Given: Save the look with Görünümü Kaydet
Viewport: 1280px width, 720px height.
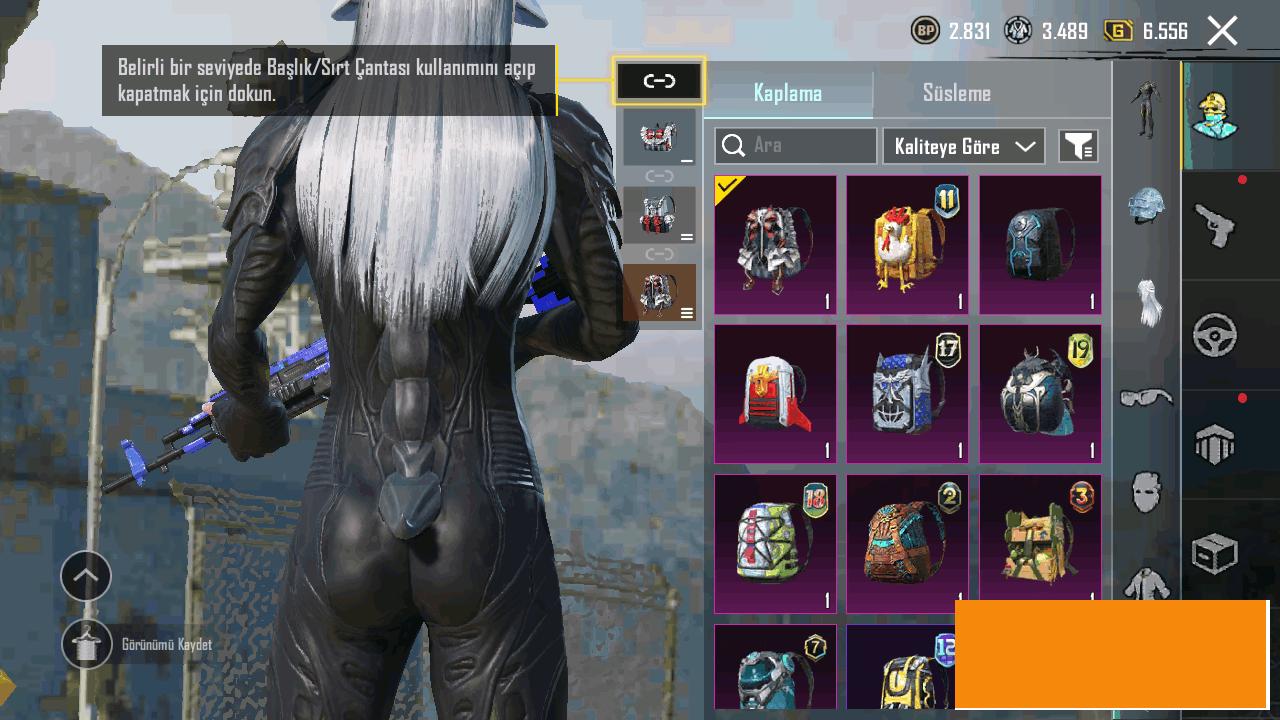Looking at the screenshot, I should (87, 645).
